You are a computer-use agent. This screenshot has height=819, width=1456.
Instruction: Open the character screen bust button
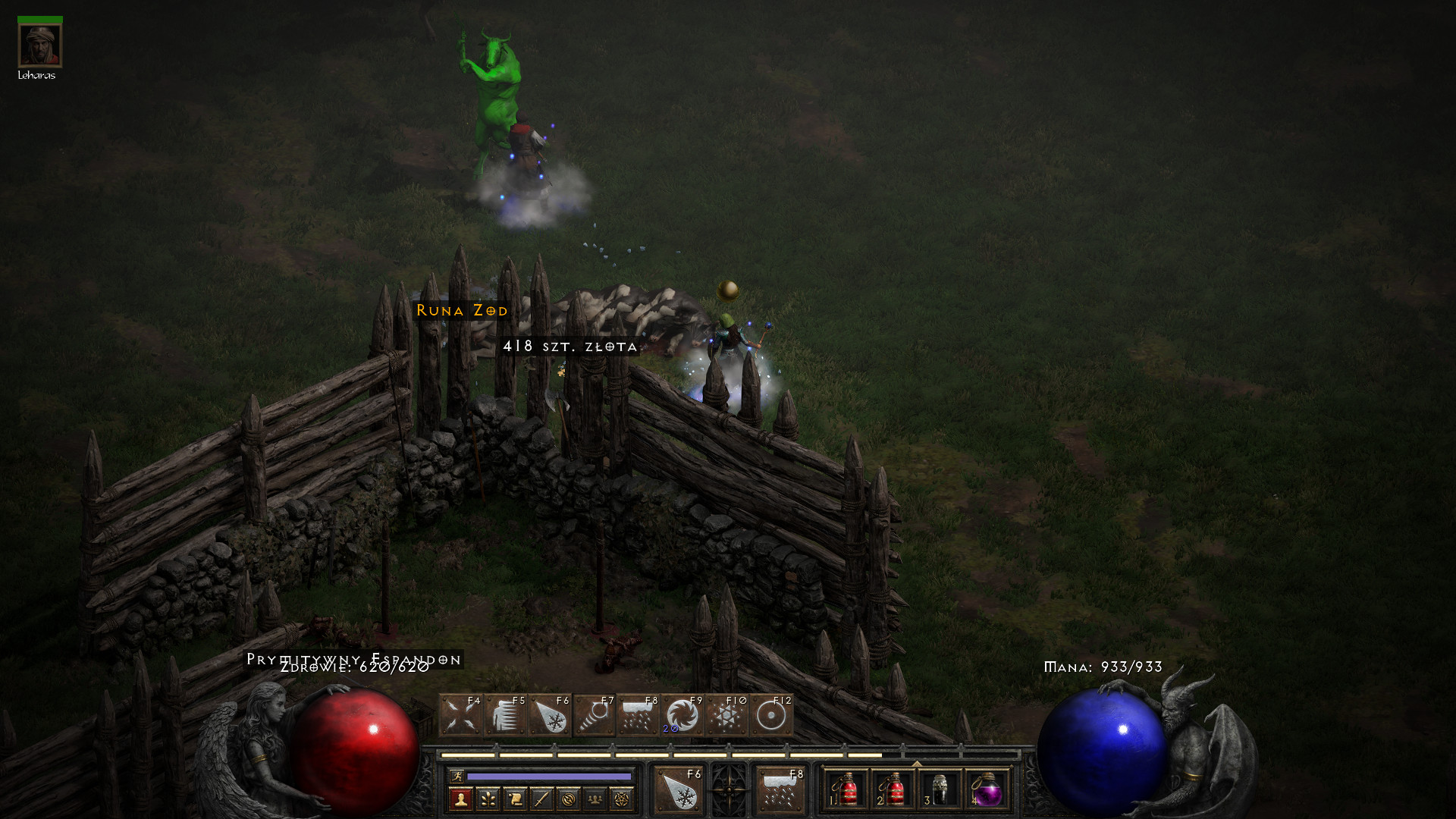click(460, 799)
